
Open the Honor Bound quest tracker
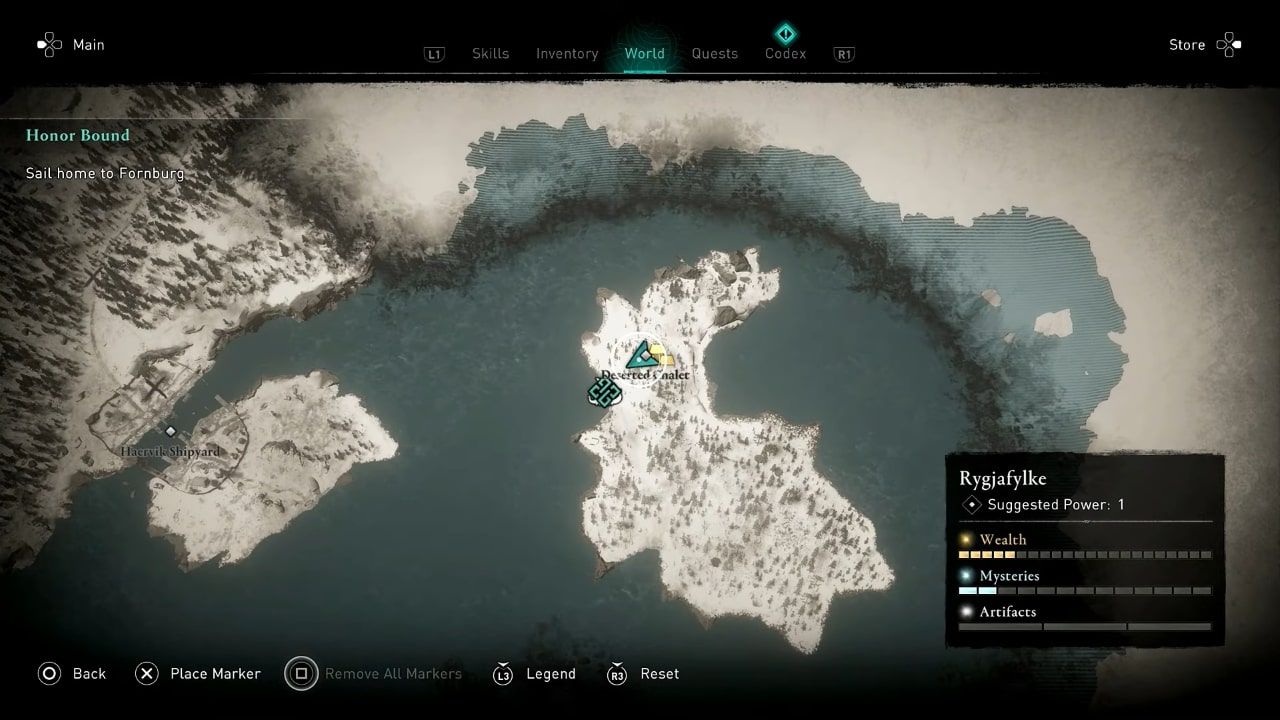78,136
